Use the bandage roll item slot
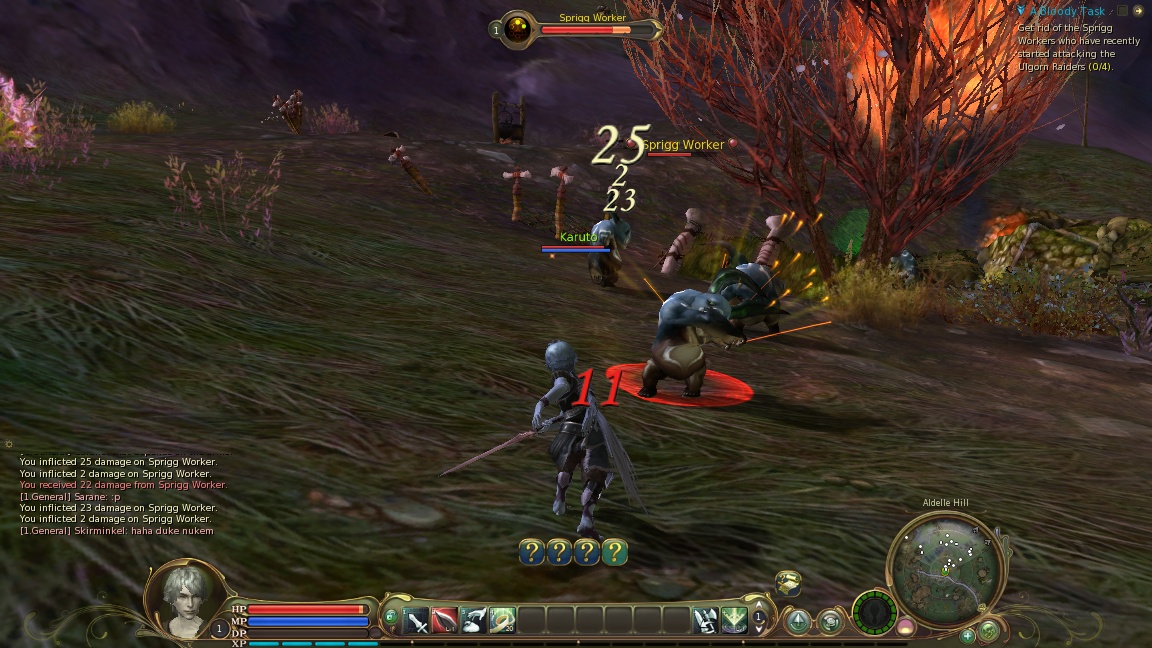 click(502, 620)
